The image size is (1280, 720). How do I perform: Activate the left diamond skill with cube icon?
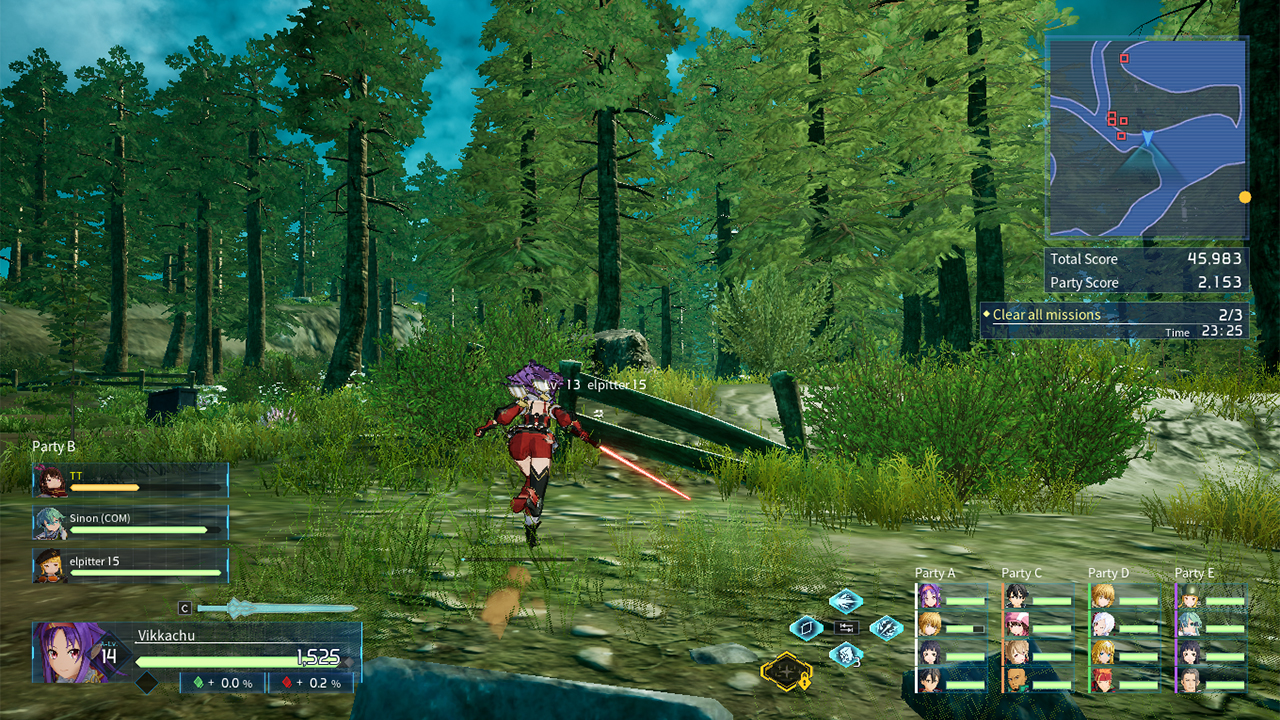coord(806,628)
